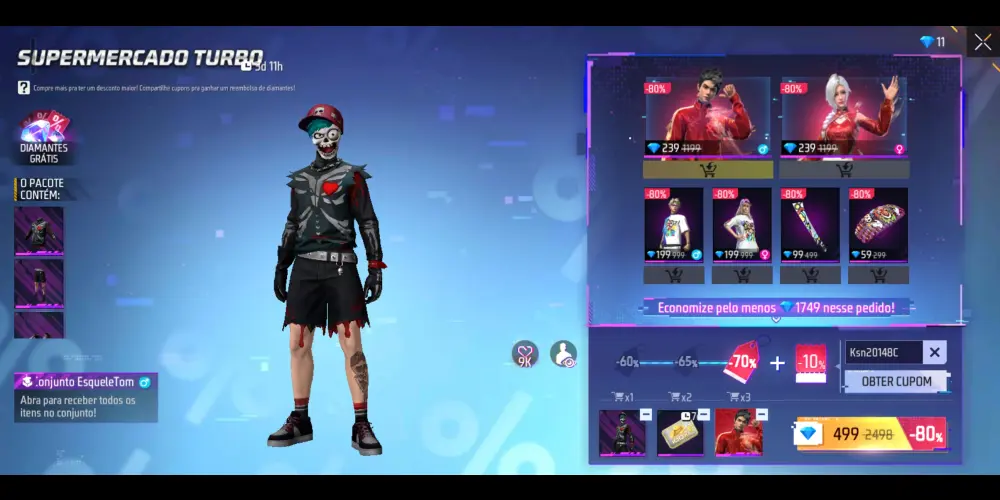Add the graffiti blade skin to cart
This screenshot has width=1000, height=500.
tap(810, 274)
